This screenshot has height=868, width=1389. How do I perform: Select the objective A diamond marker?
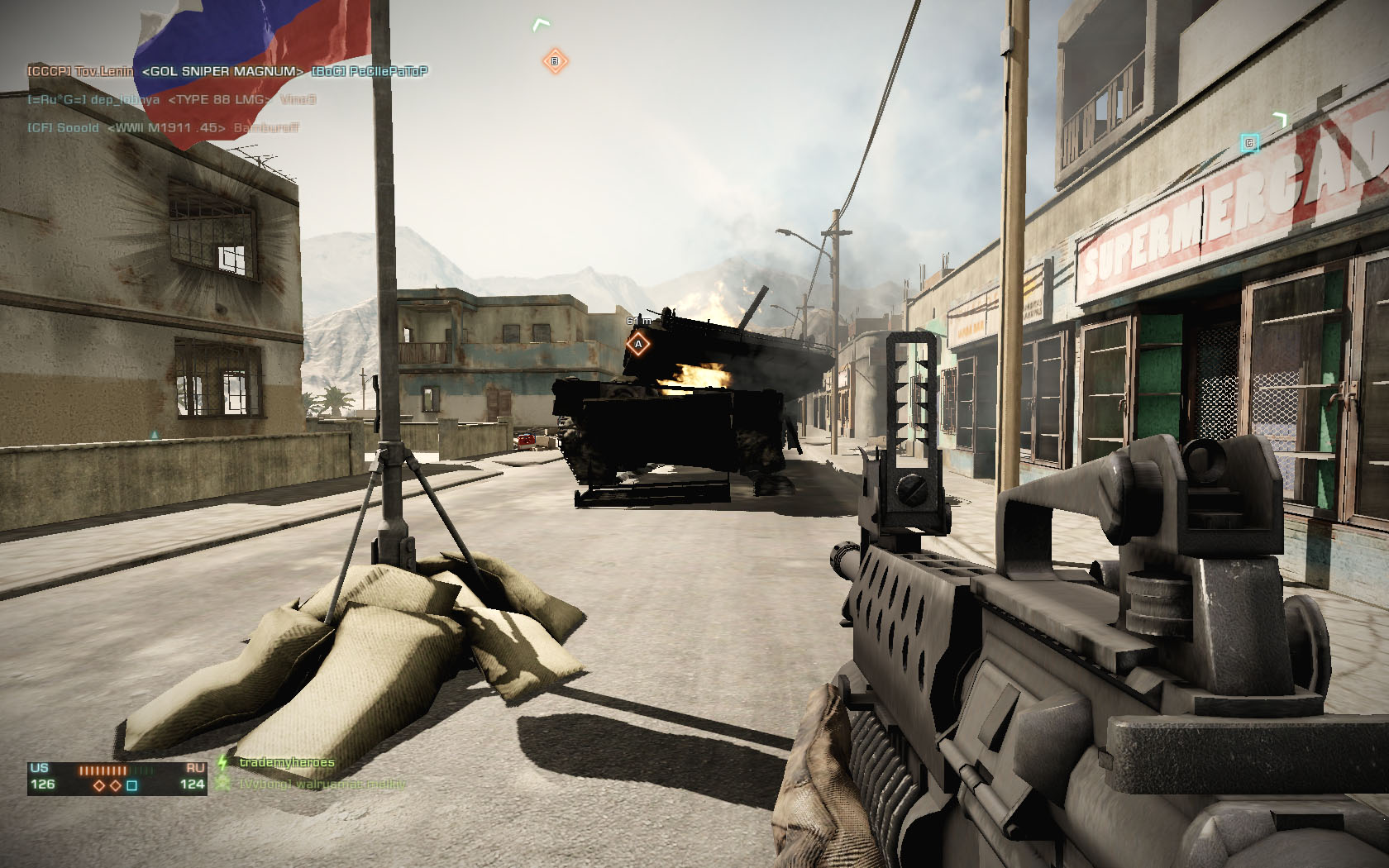click(637, 344)
